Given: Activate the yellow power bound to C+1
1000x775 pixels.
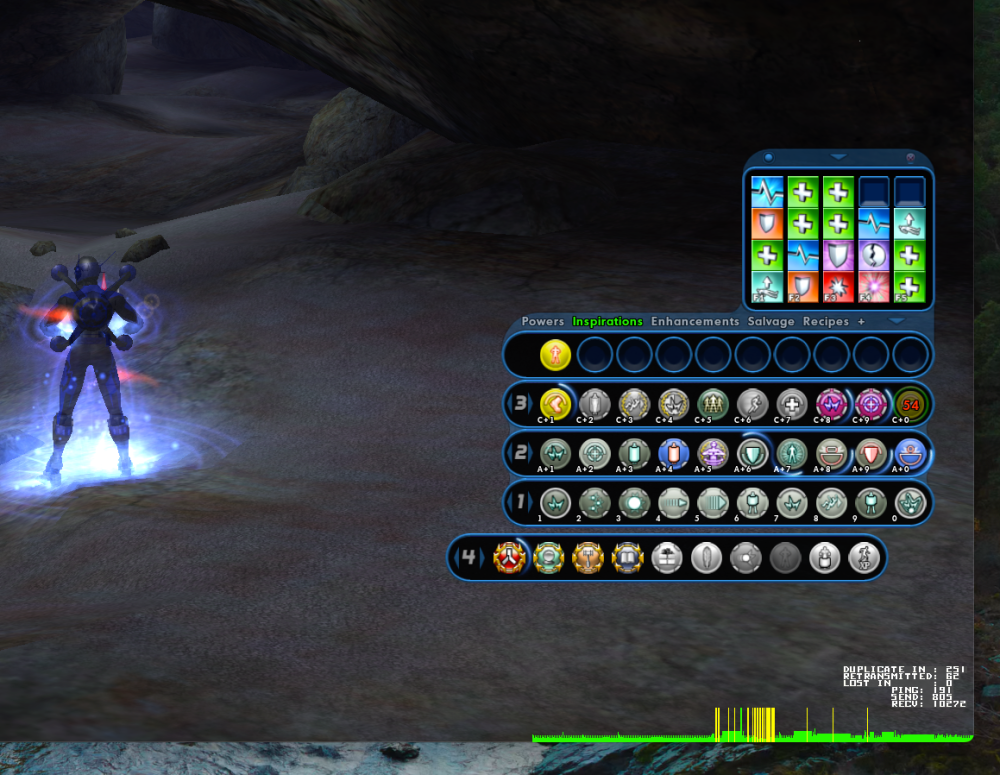Looking at the screenshot, I should 554,403.
